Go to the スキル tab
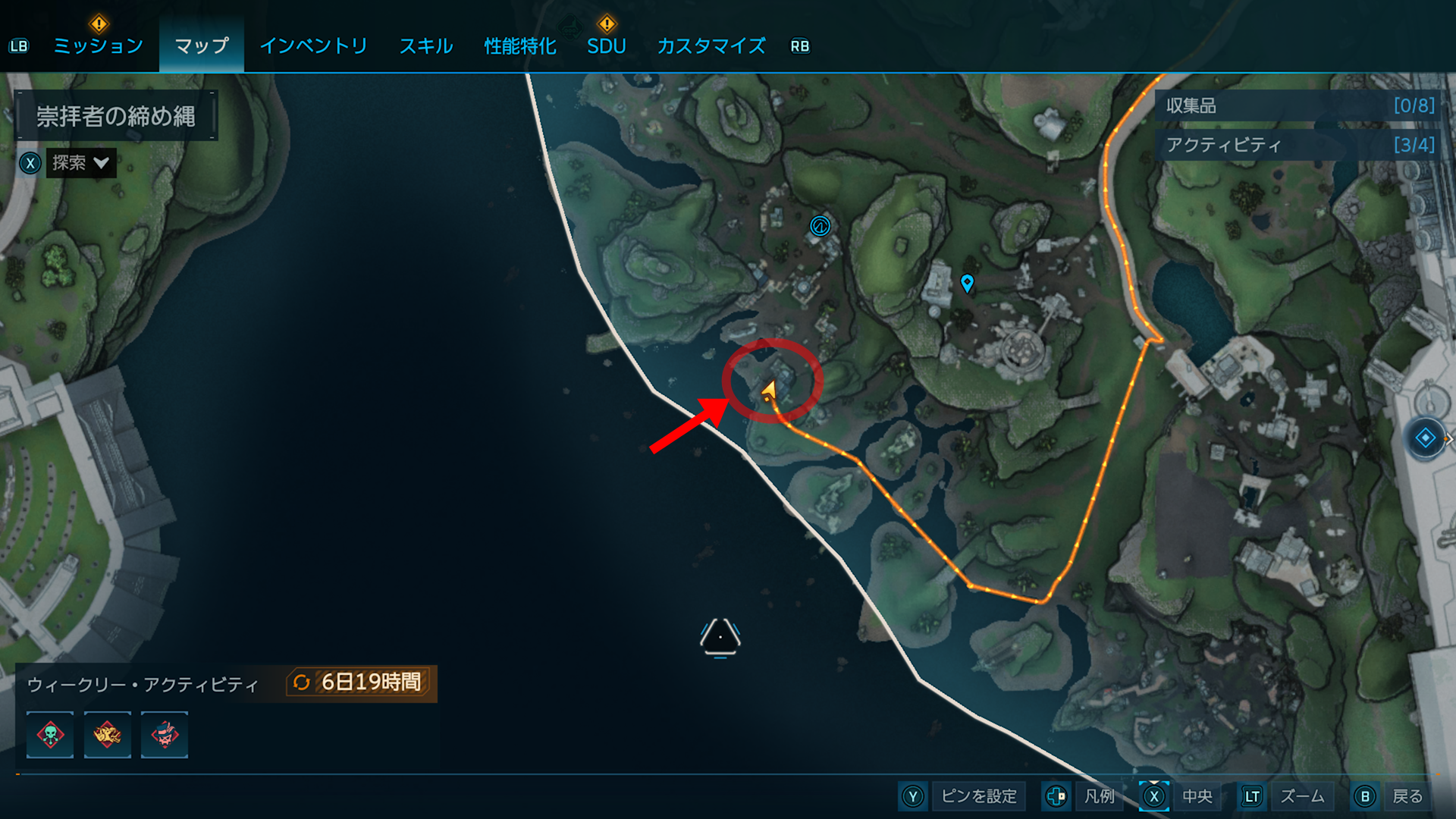The image size is (1456, 819). [425, 46]
